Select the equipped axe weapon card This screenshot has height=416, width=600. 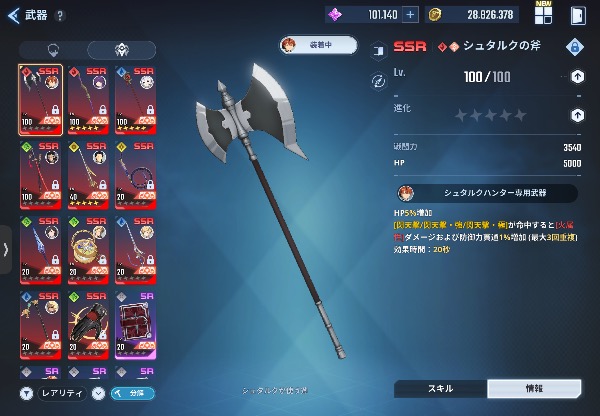(40, 99)
